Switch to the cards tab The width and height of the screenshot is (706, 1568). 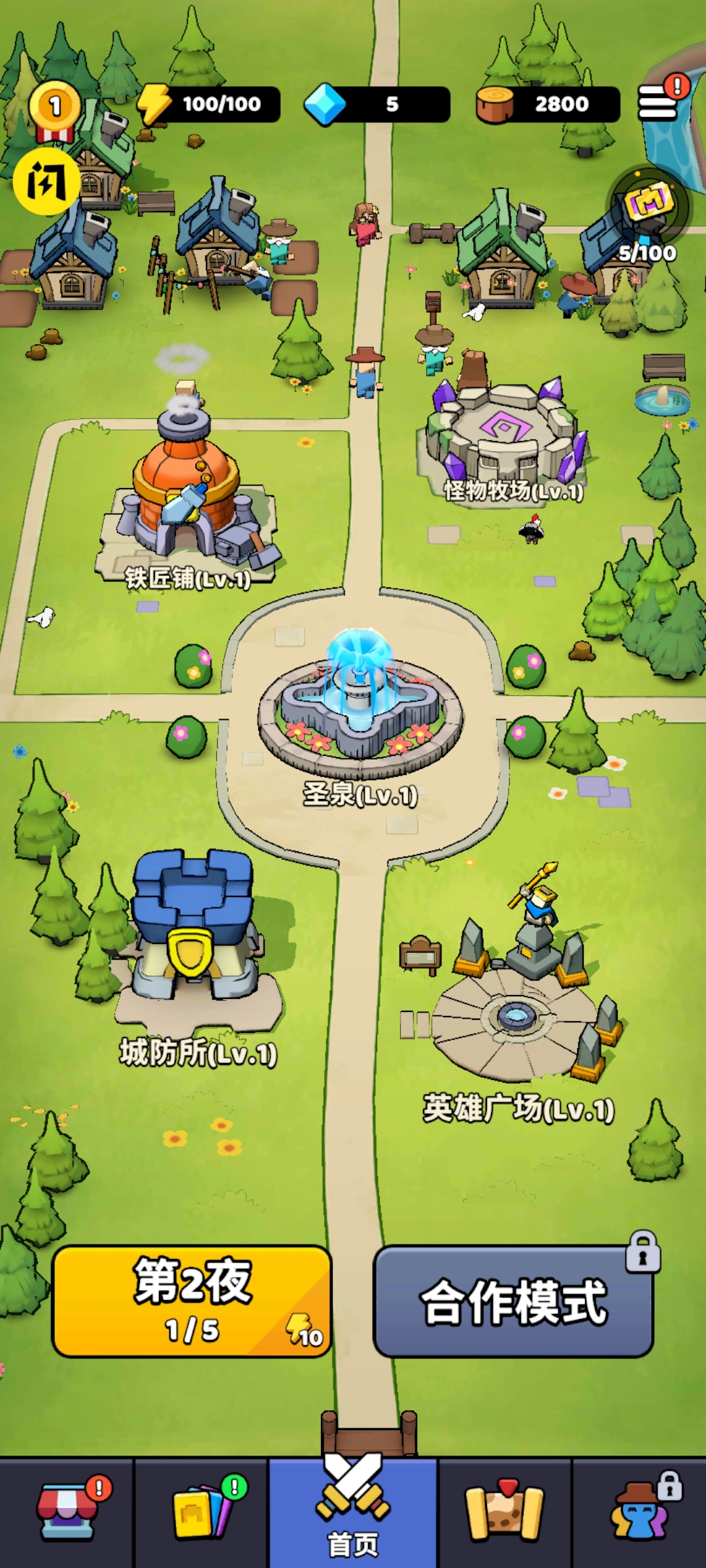click(201, 1512)
